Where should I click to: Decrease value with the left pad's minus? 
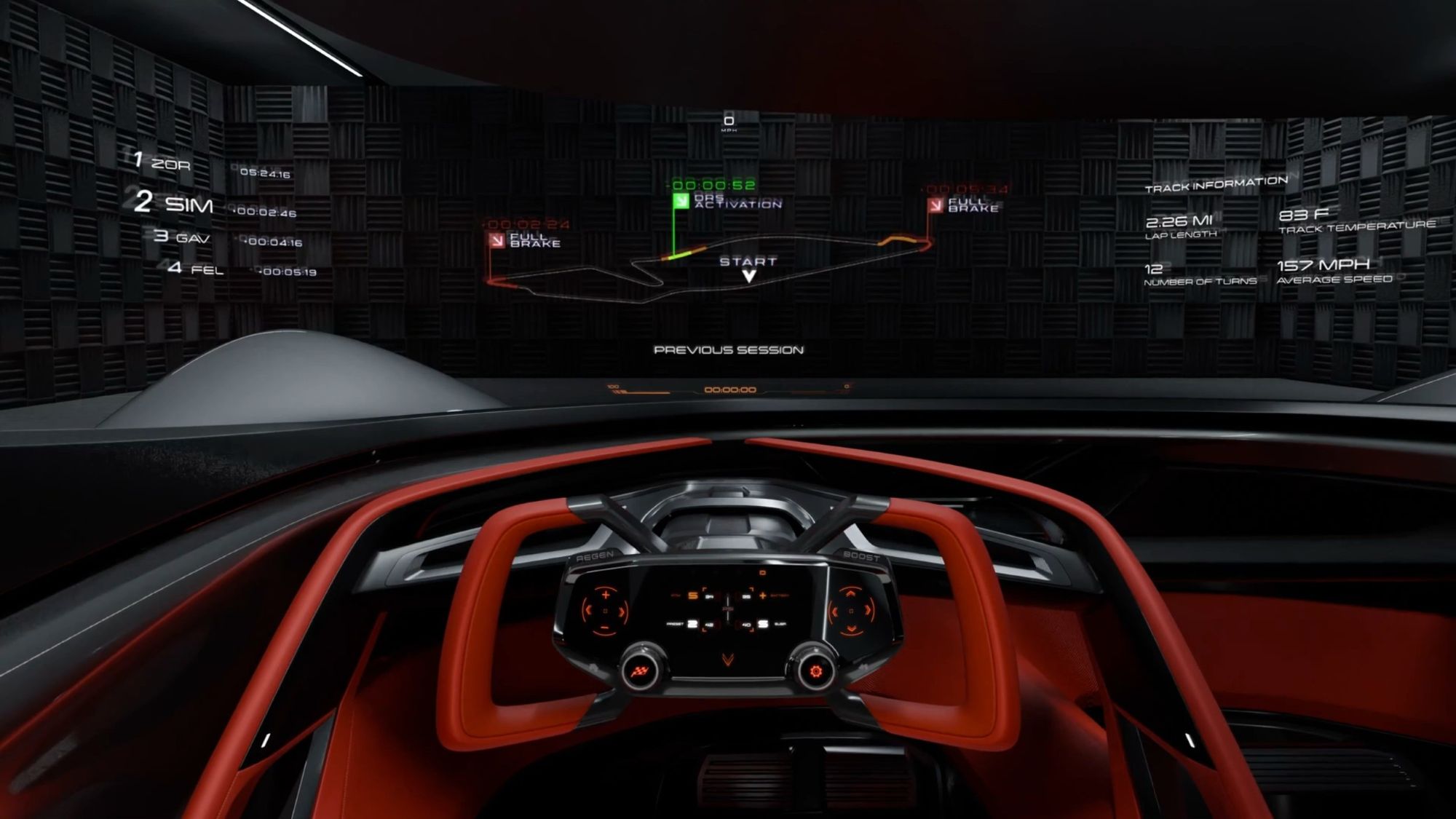604,628
